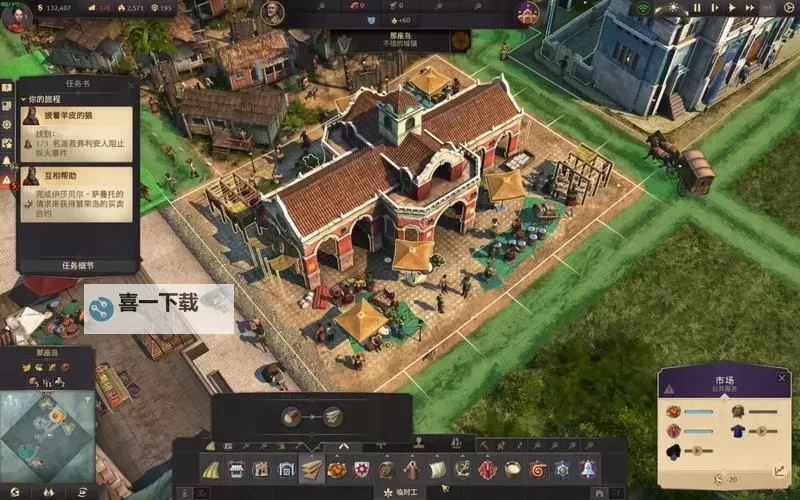Select the market stall build icon
Screen dimensions: 800x500
pos(237,469)
